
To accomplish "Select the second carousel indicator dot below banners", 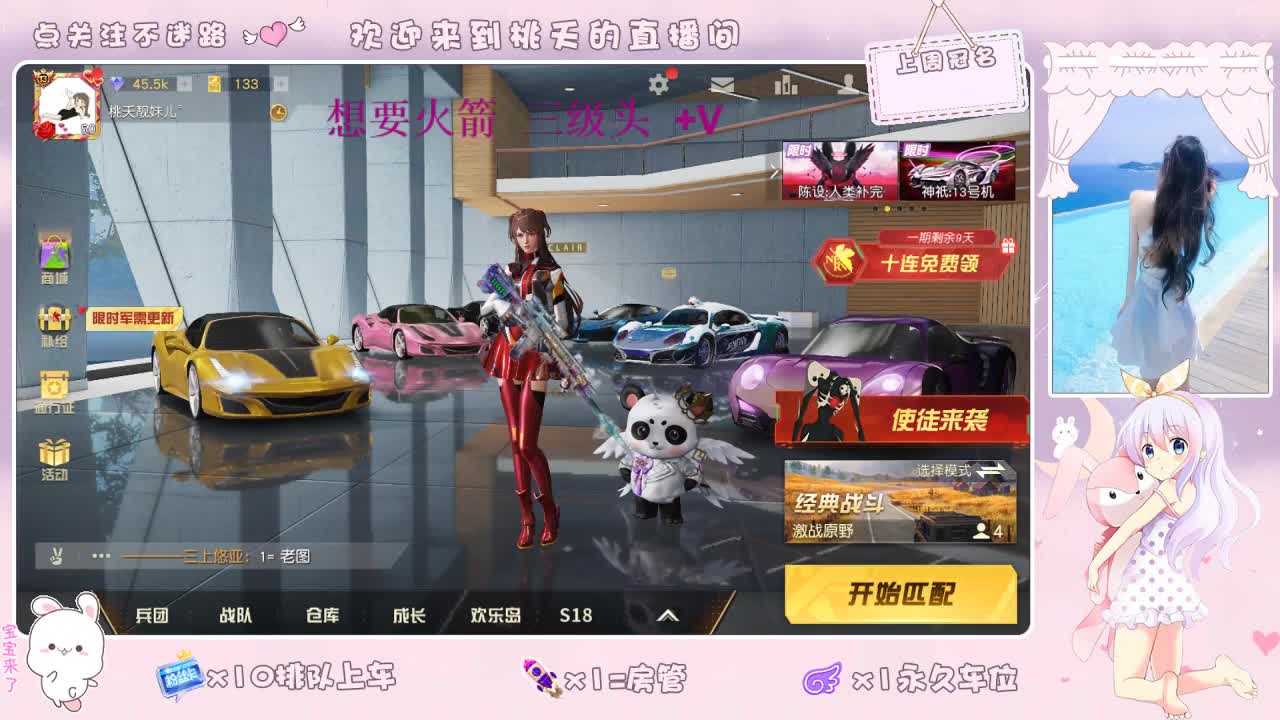I will pos(886,208).
